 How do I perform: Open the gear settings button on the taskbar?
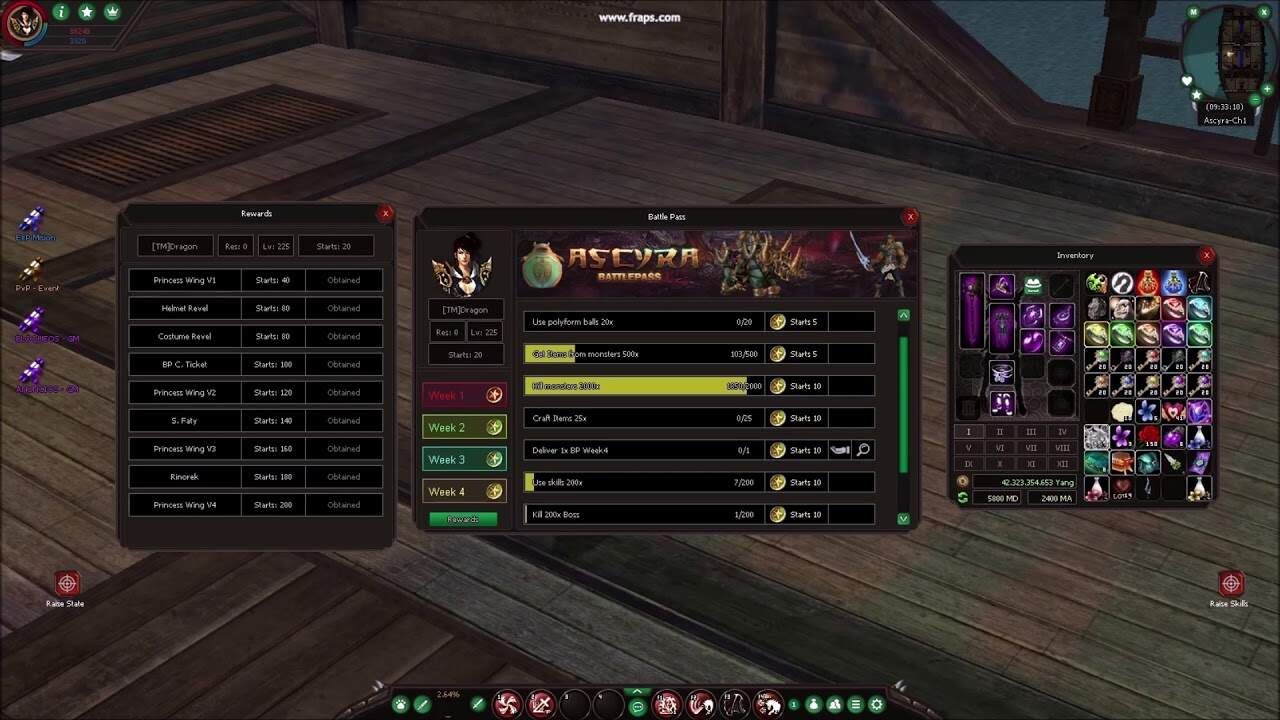877,704
